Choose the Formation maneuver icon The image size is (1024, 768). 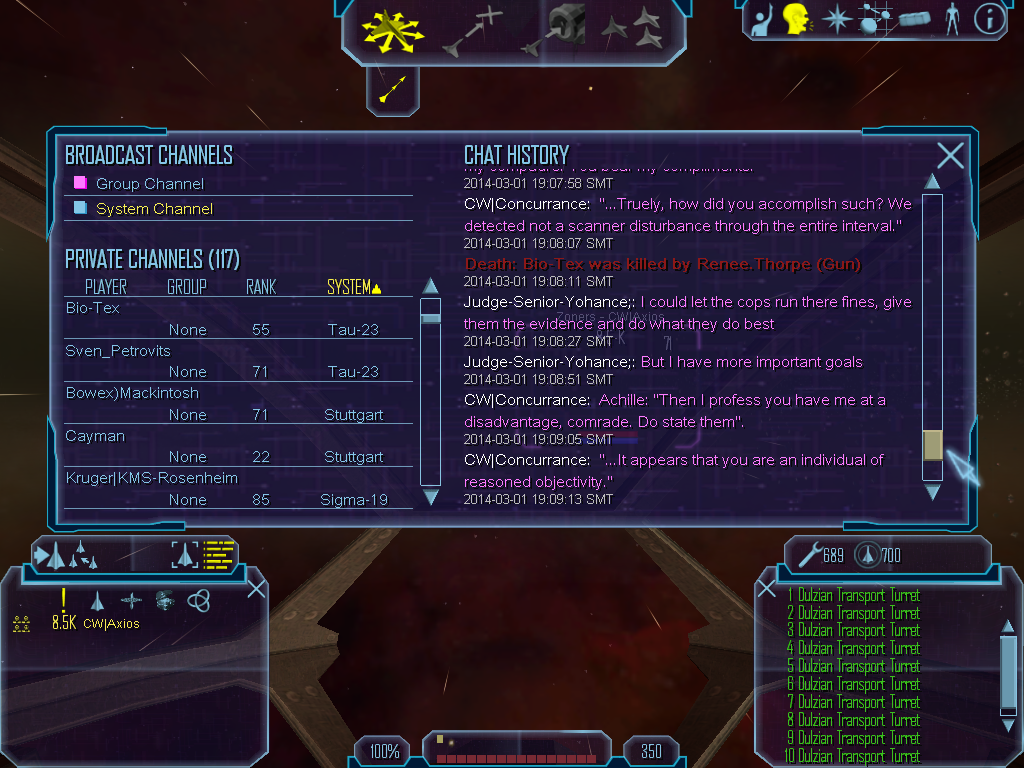click(630, 30)
